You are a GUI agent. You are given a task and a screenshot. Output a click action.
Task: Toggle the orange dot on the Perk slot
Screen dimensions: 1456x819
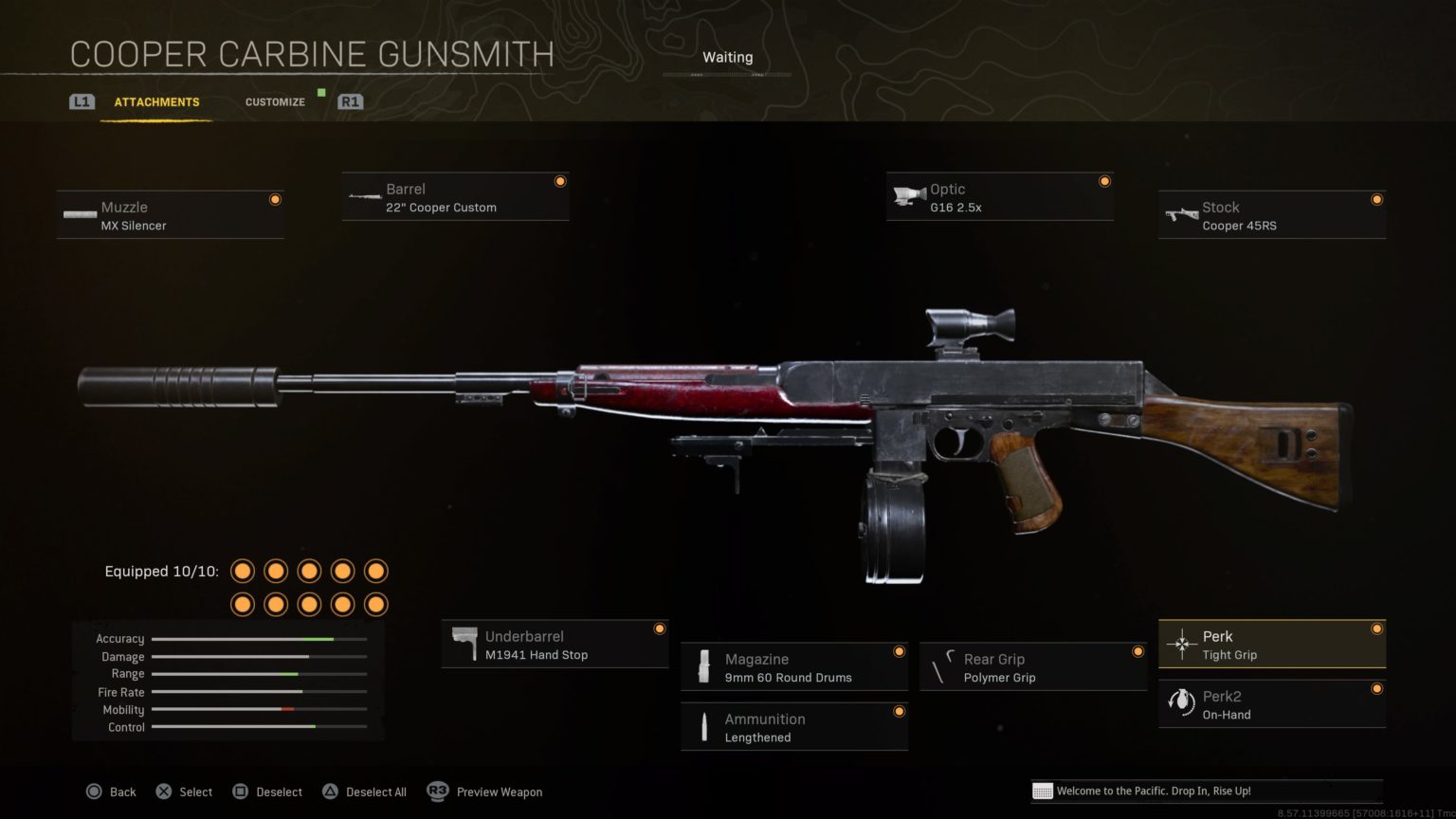pos(1377,628)
